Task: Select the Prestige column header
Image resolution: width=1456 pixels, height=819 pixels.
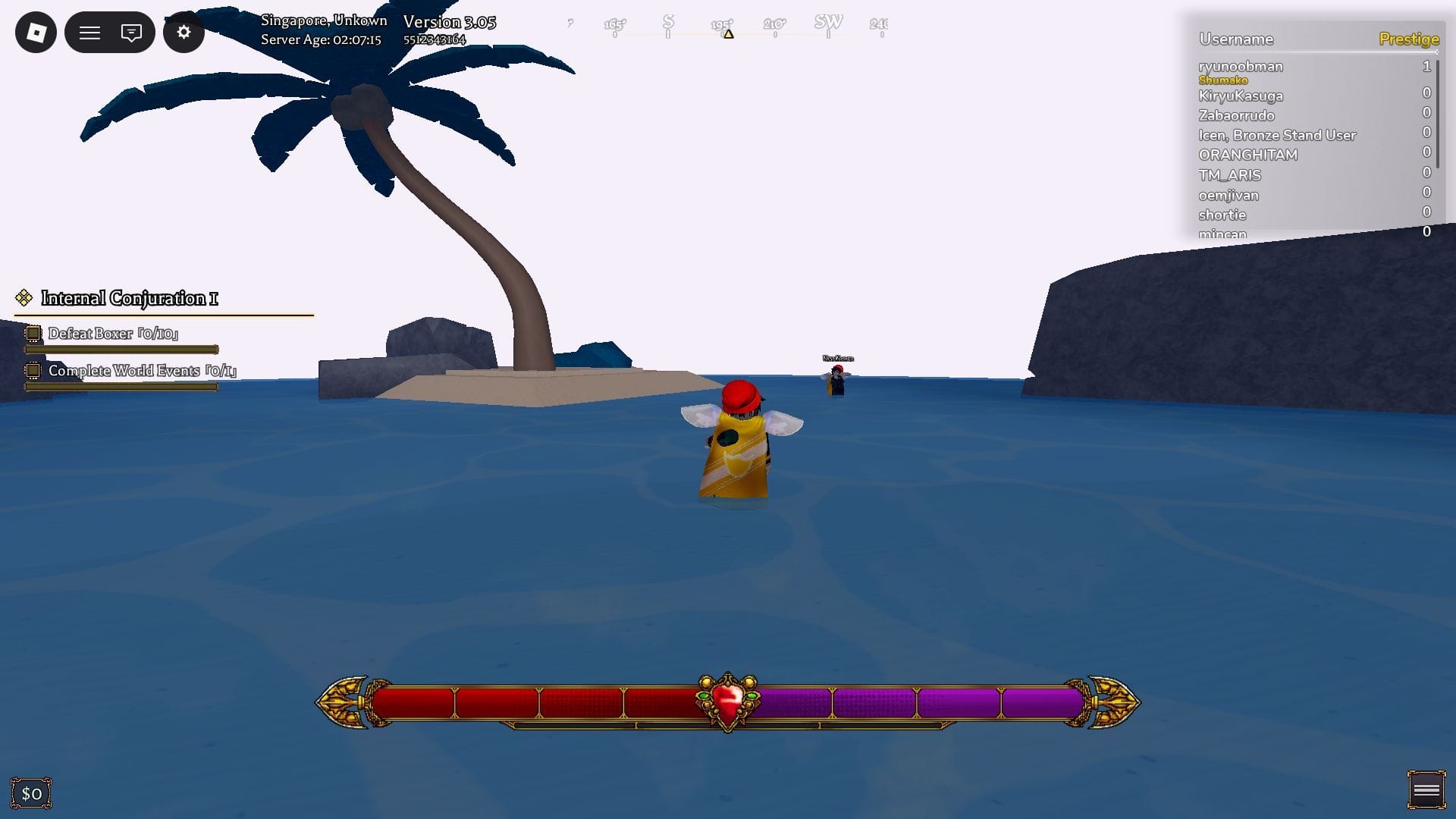Action: (1409, 39)
